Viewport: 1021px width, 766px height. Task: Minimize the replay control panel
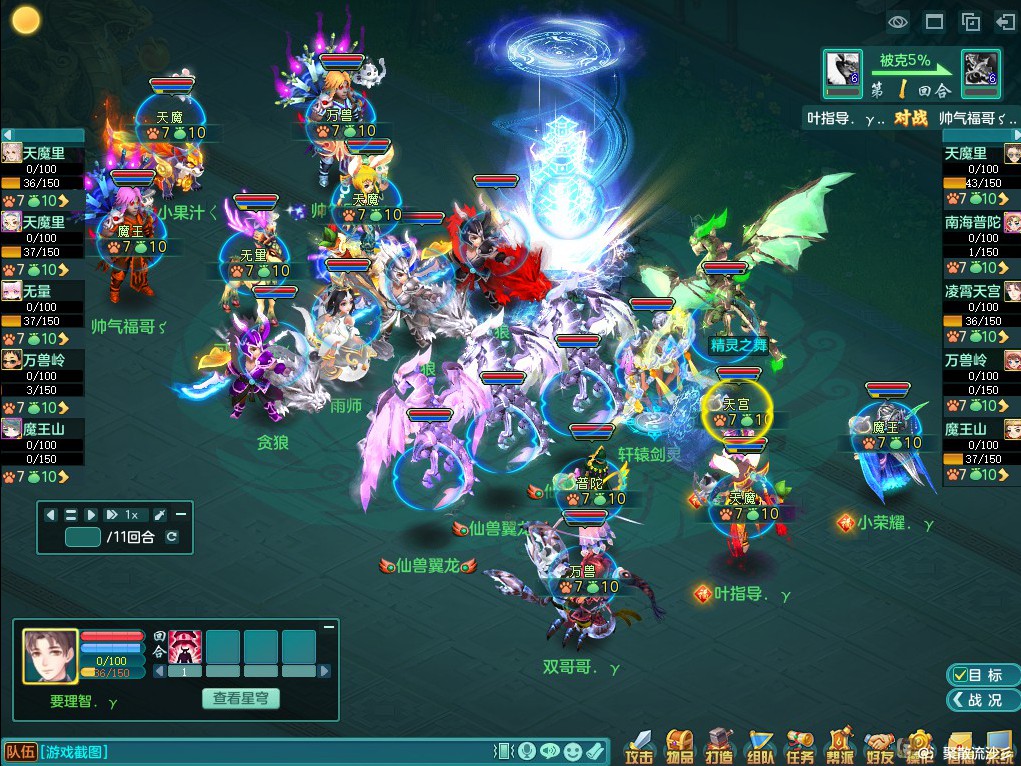tap(181, 514)
